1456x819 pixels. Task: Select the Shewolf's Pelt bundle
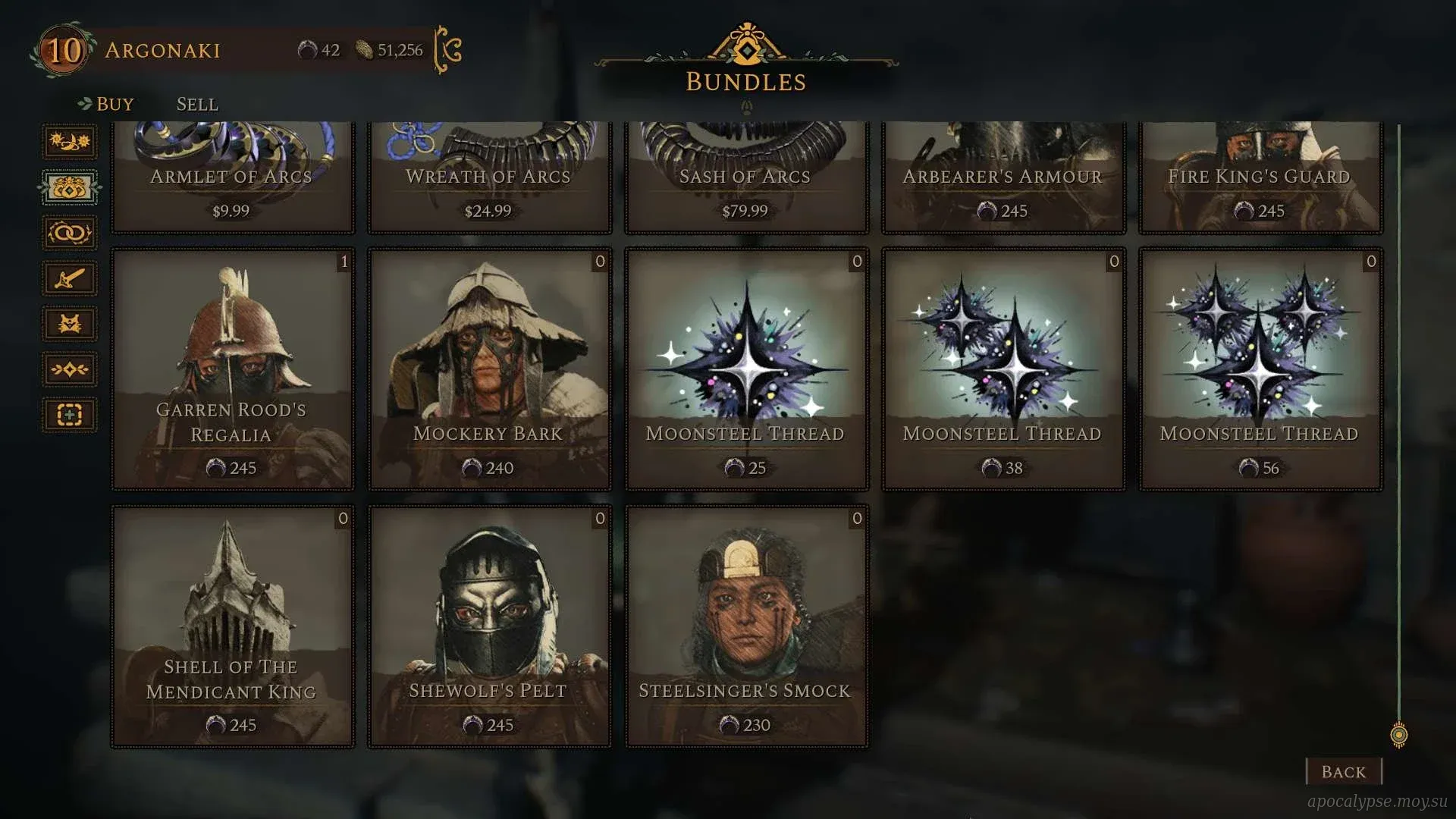(489, 626)
